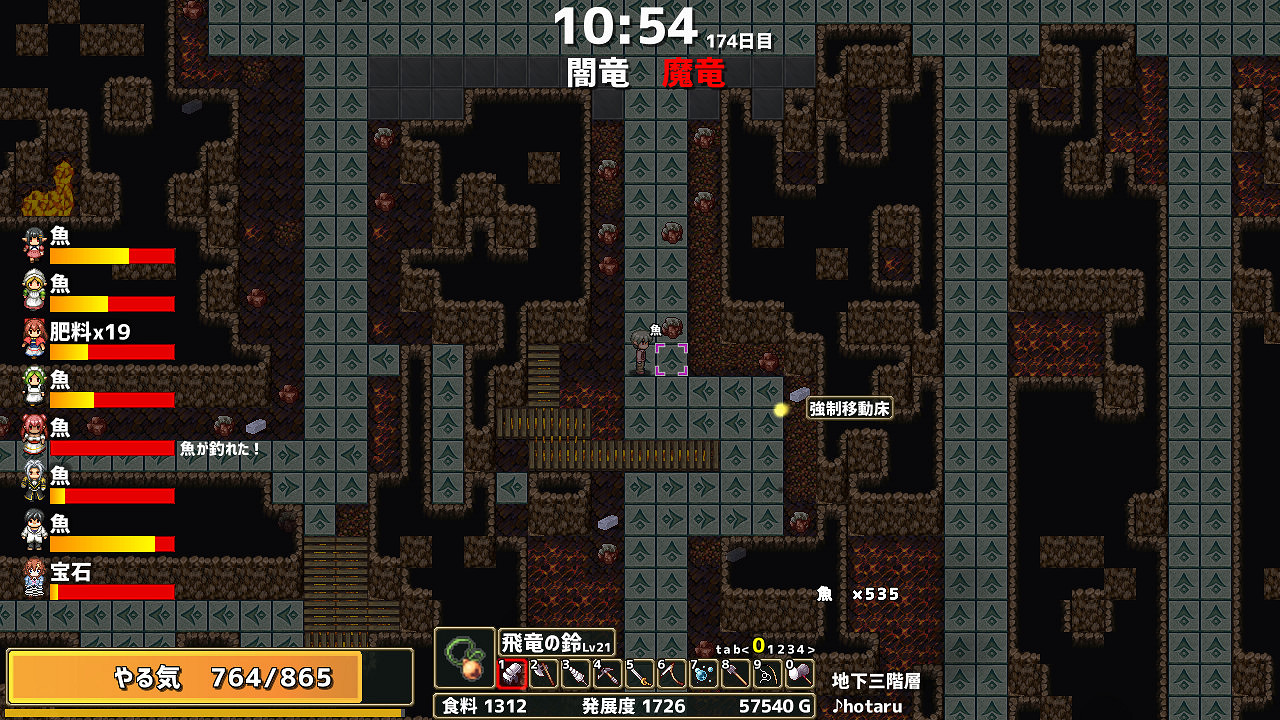1280x720 pixels.
Task: Select the shovel tool in slot 8
Action: click(737, 673)
